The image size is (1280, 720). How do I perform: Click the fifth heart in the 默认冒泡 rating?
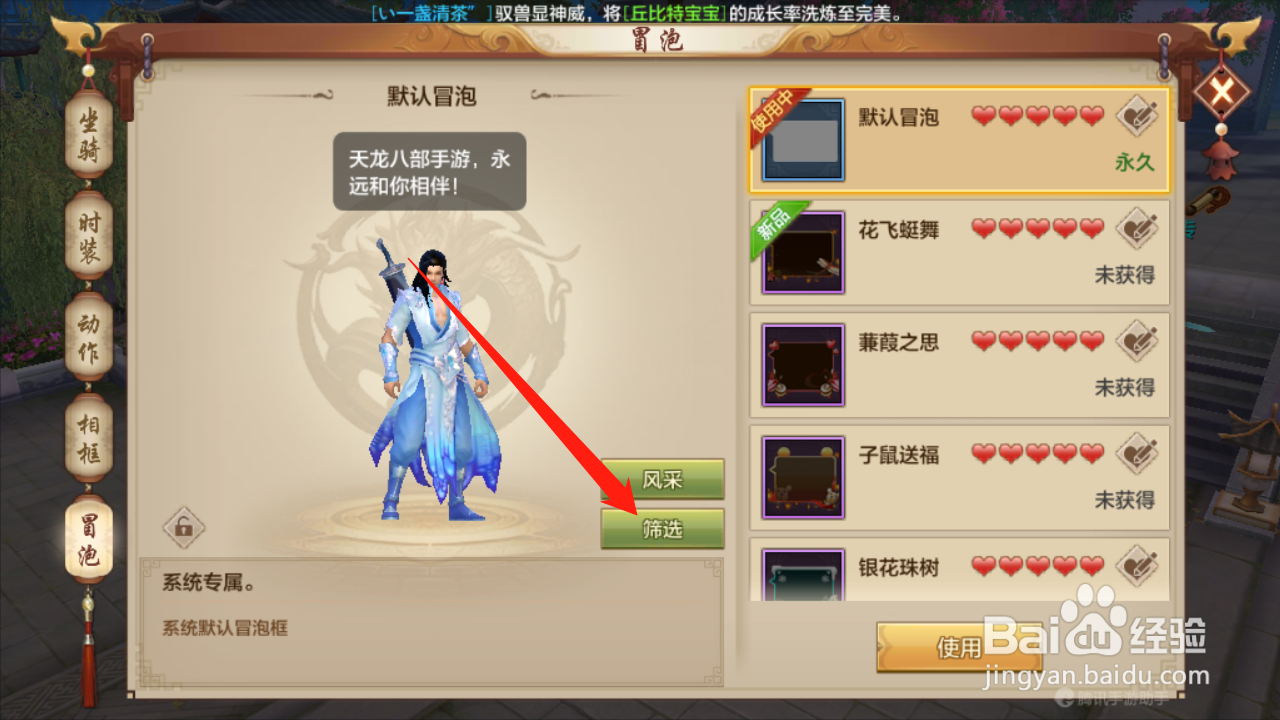(x=1090, y=113)
